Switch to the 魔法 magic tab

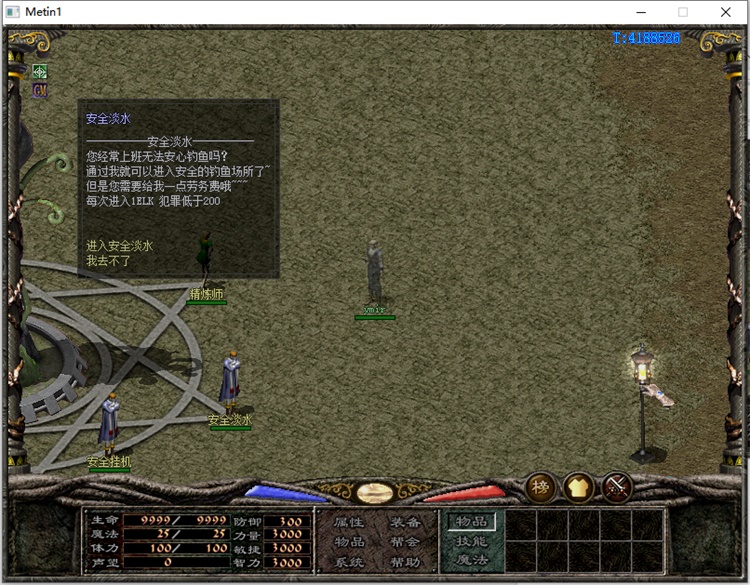pyautogui.click(x=471, y=560)
